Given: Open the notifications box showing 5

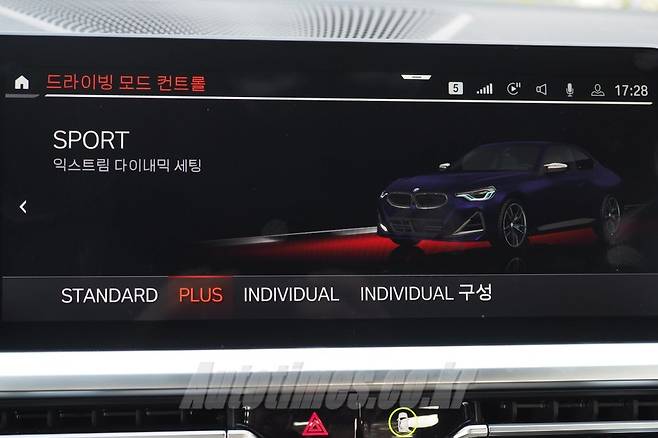Looking at the screenshot, I should [455, 88].
